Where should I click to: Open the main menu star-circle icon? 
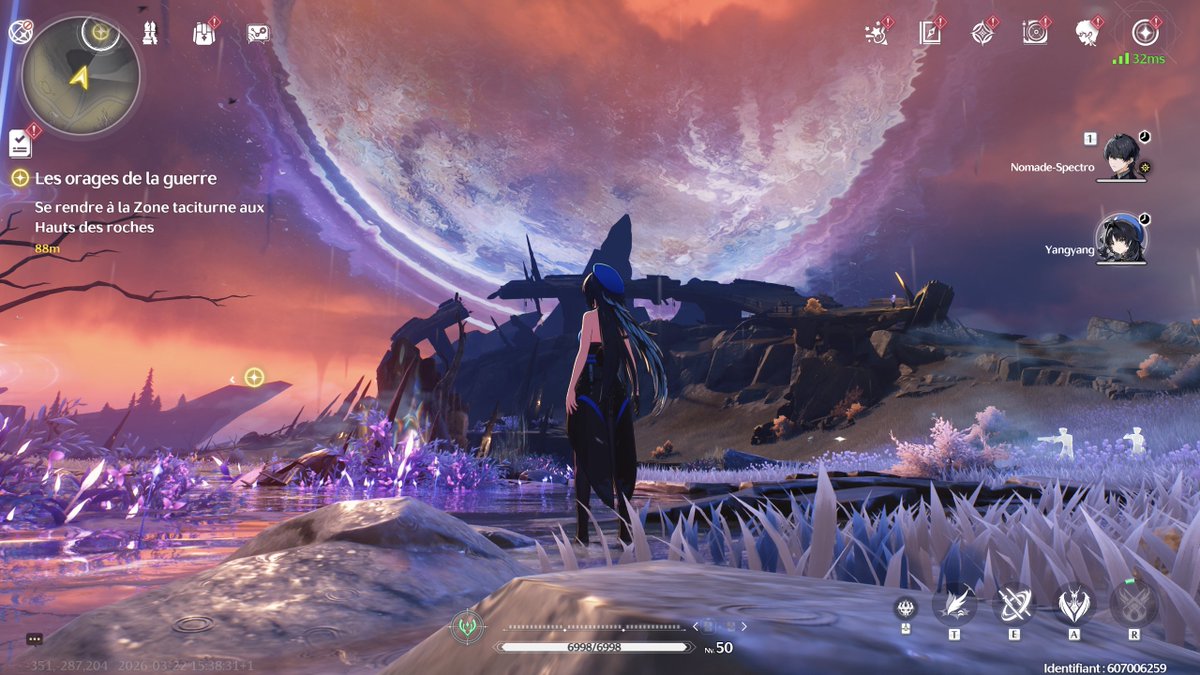point(1144,32)
